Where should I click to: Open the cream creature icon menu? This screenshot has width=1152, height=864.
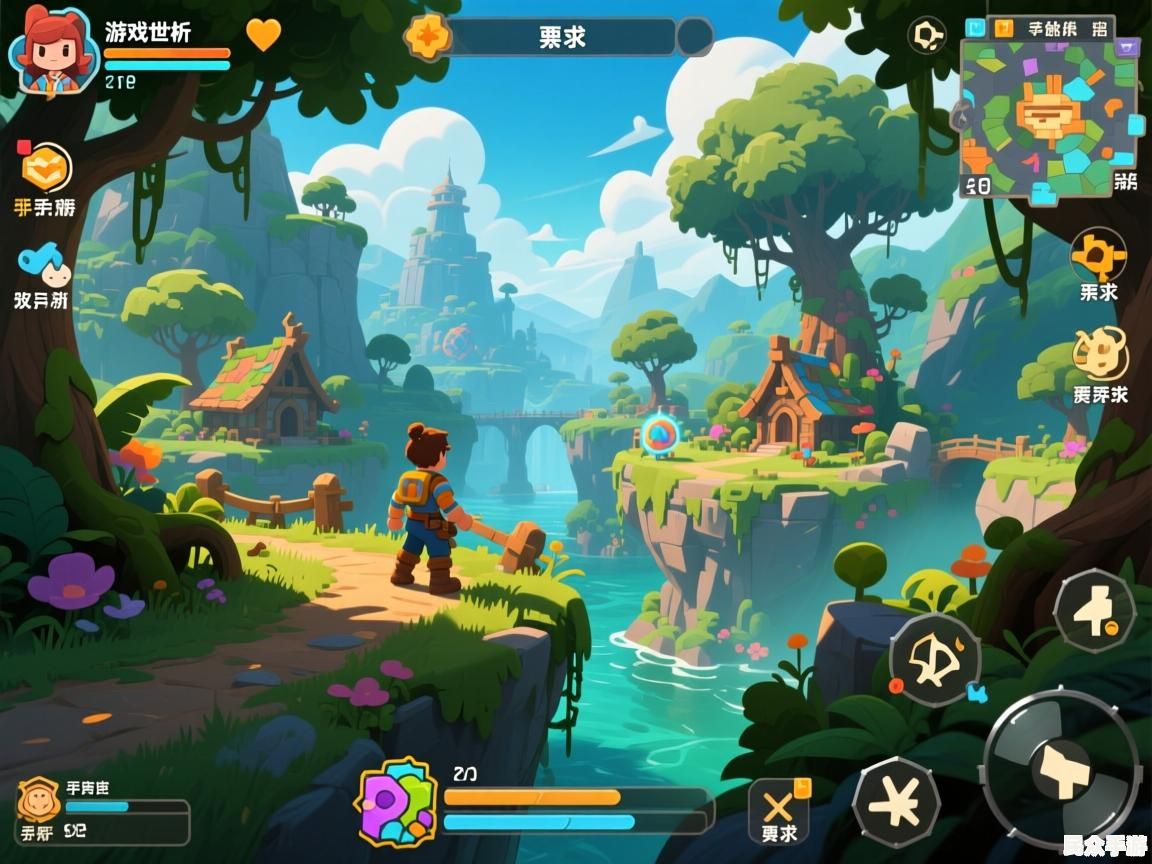point(1100,356)
